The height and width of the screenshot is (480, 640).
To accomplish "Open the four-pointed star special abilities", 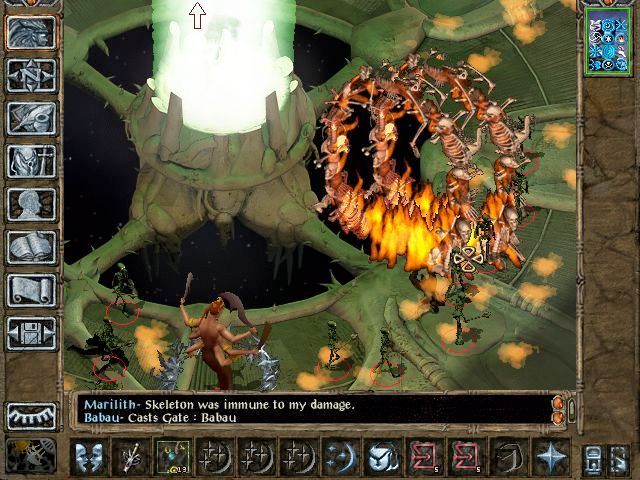I will [x=550, y=457].
